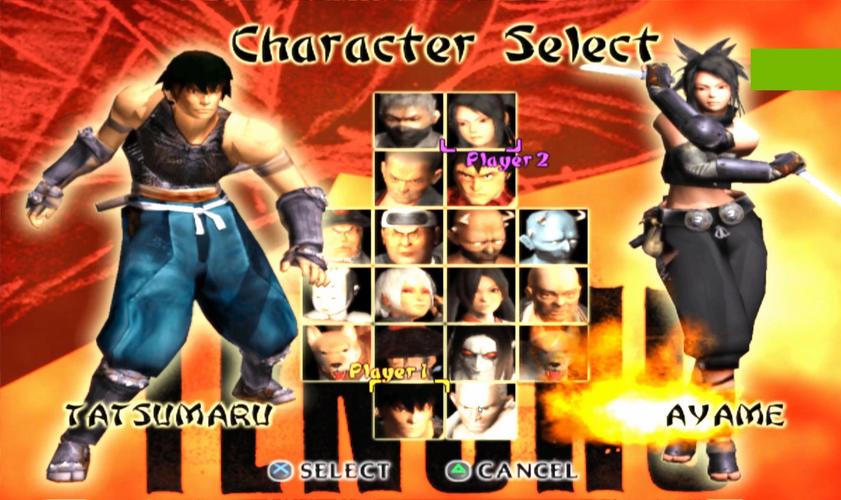Pick the black-haired woman beside the white-haired woman
This screenshot has height=500, width=841.
click(481, 295)
